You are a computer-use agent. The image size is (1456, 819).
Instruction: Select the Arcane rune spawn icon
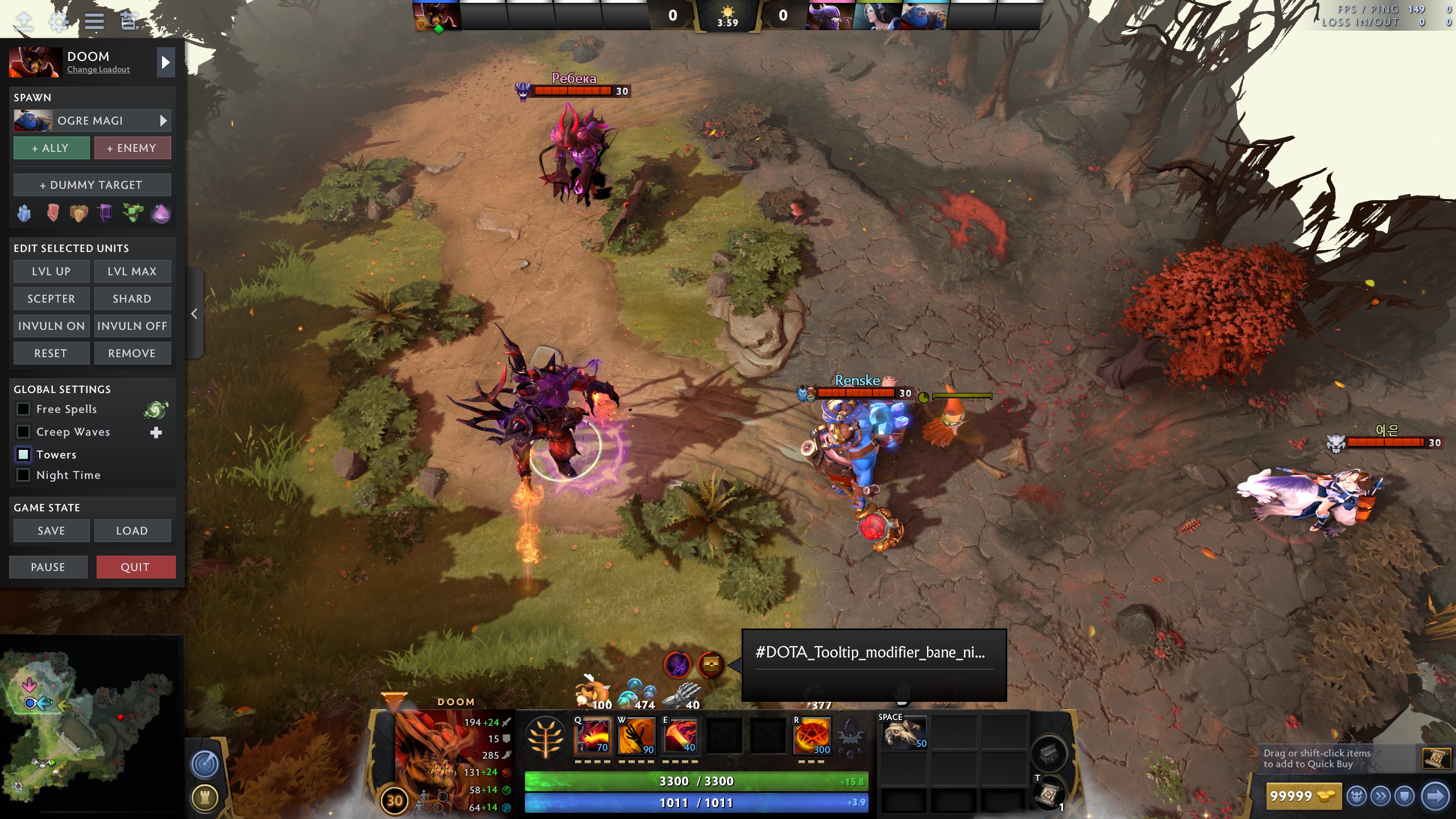[162, 213]
